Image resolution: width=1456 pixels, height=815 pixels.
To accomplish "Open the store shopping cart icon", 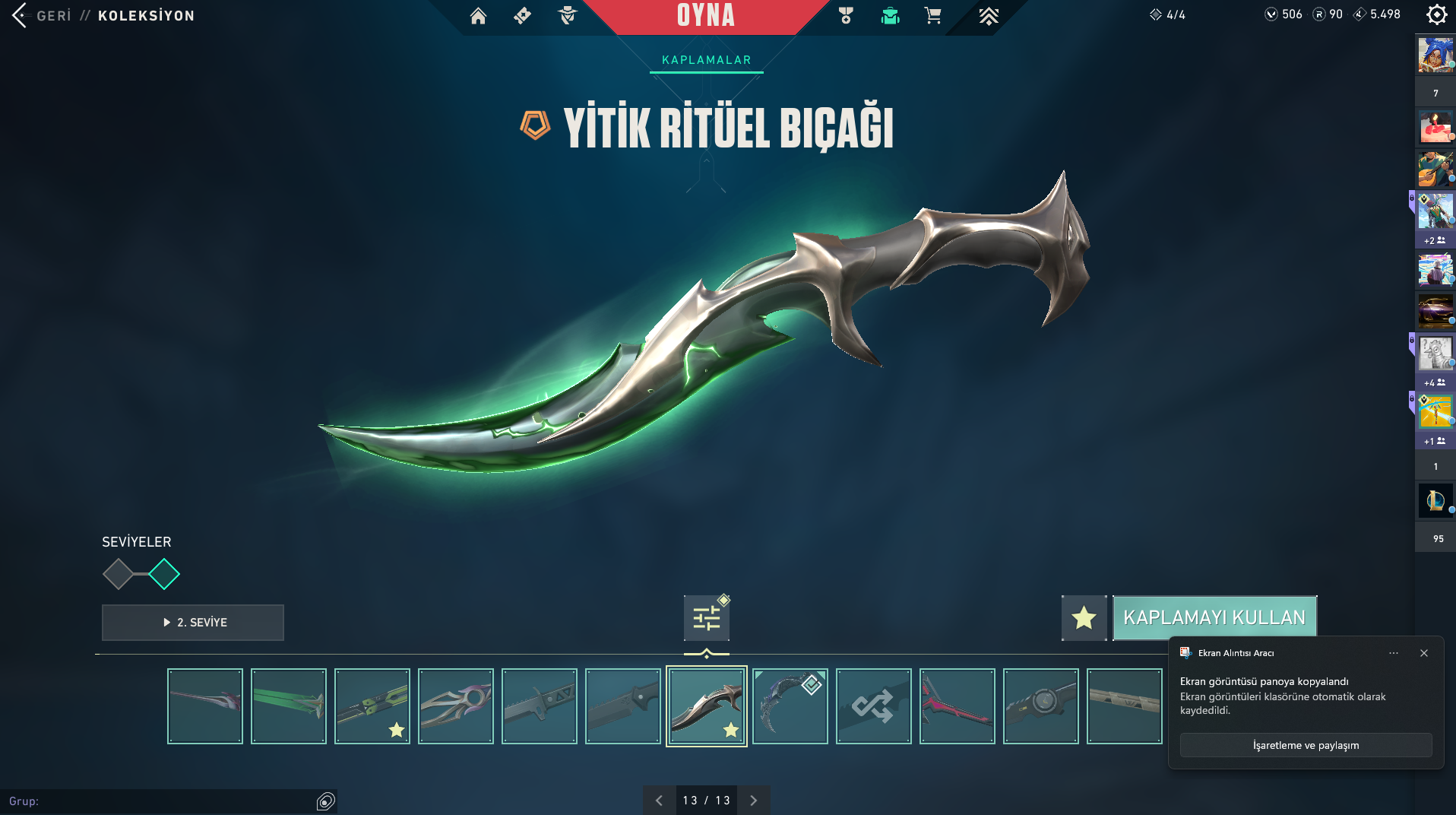I will (932, 16).
